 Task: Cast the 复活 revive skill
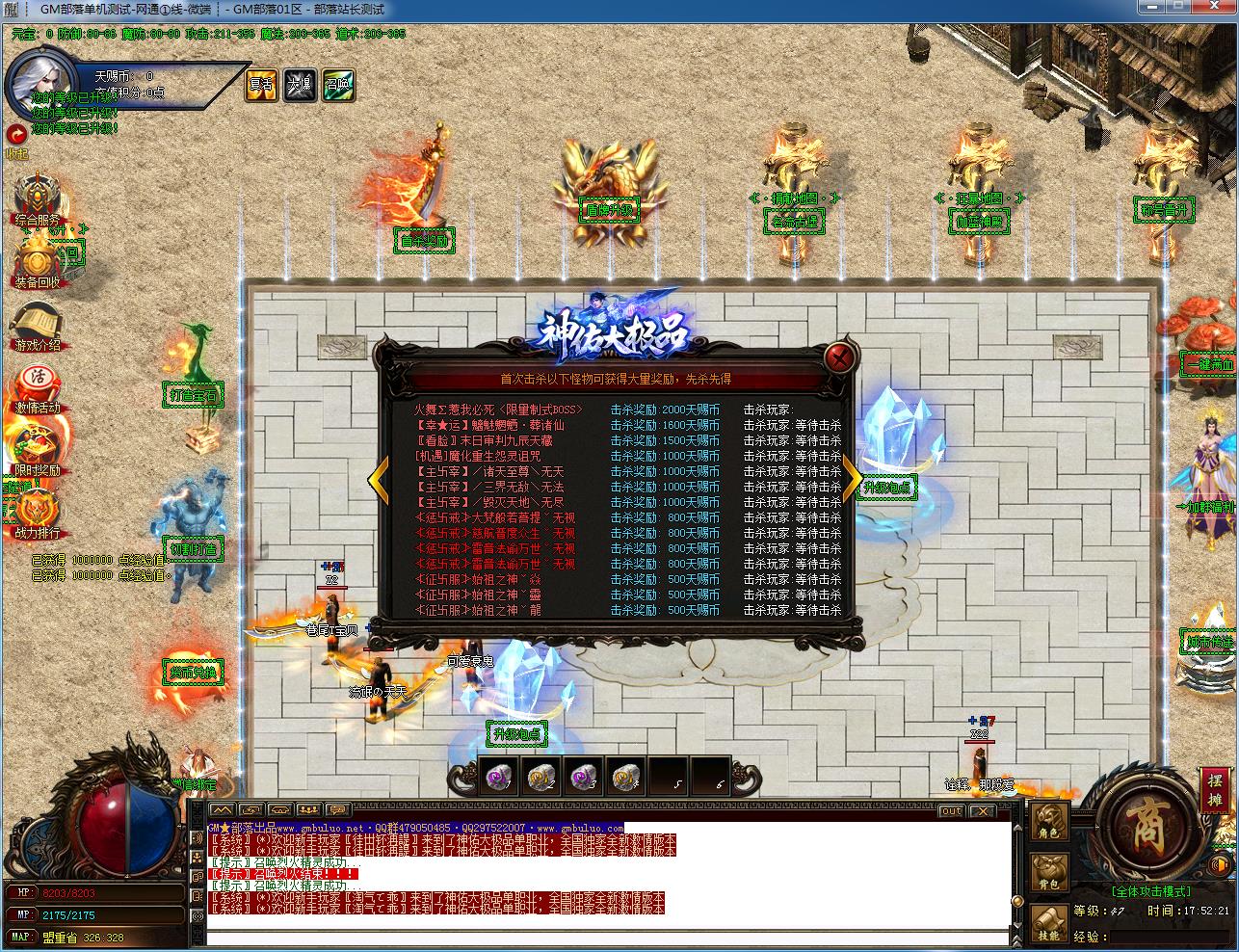pos(260,85)
